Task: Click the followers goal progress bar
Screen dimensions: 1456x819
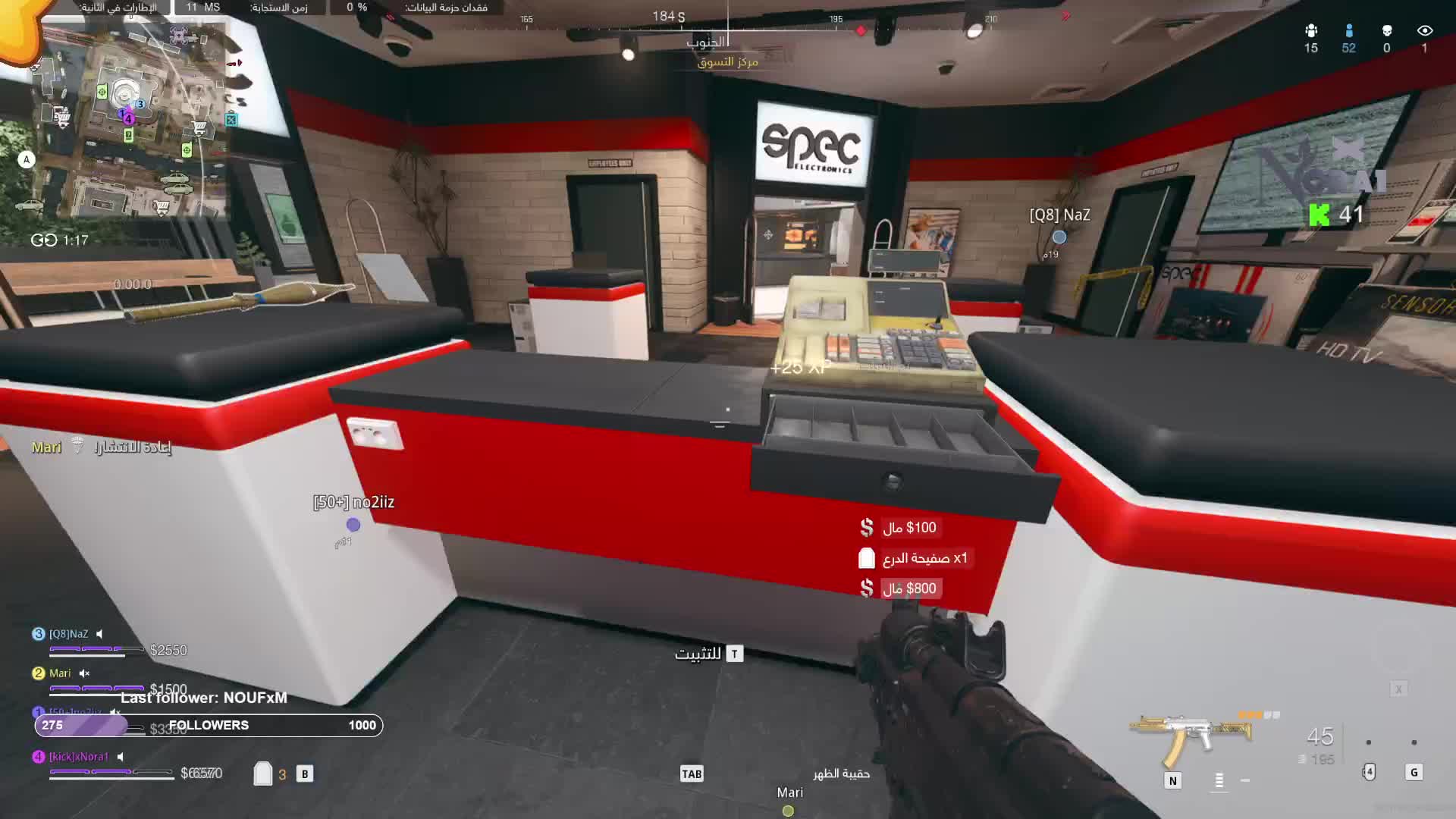Action: pyautogui.click(x=209, y=726)
